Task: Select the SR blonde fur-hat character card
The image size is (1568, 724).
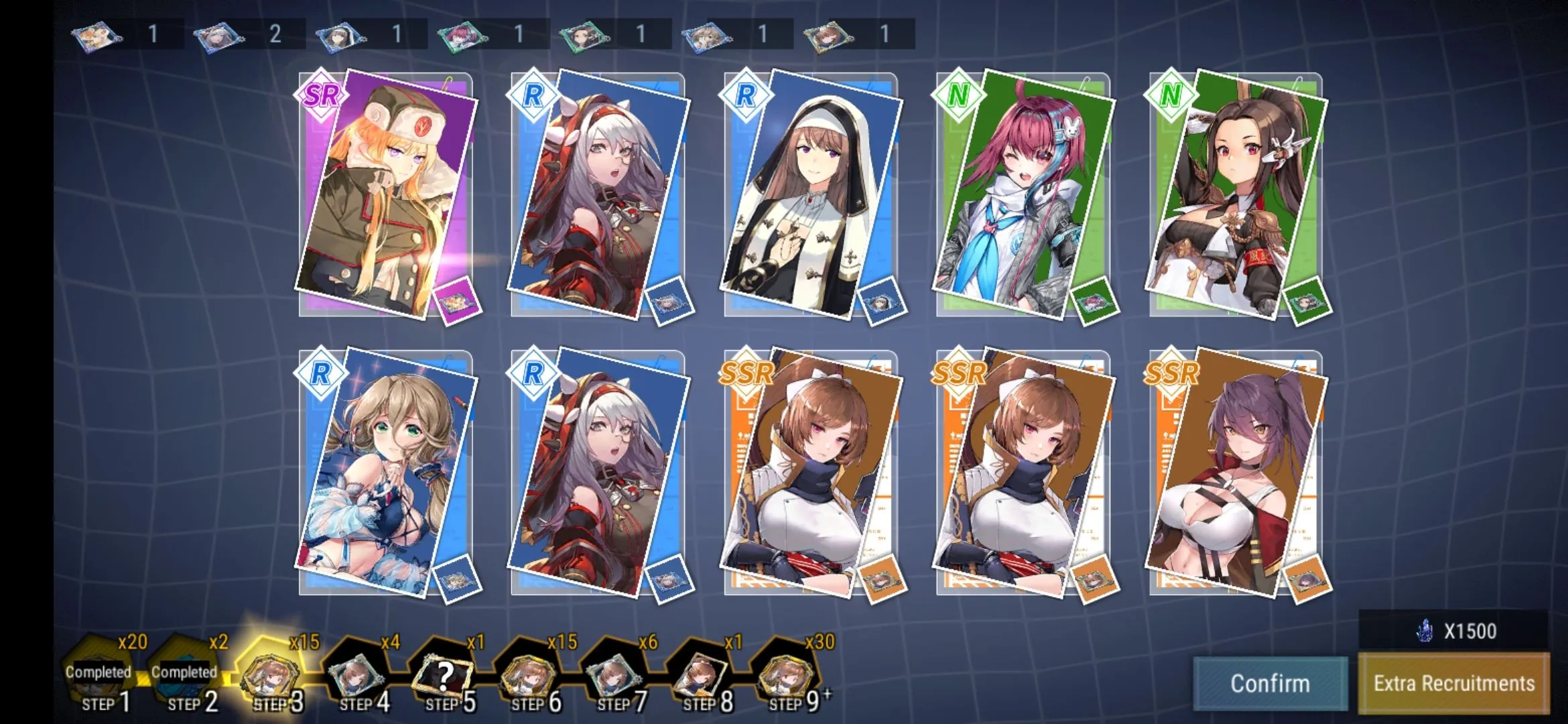Action: pos(387,194)
